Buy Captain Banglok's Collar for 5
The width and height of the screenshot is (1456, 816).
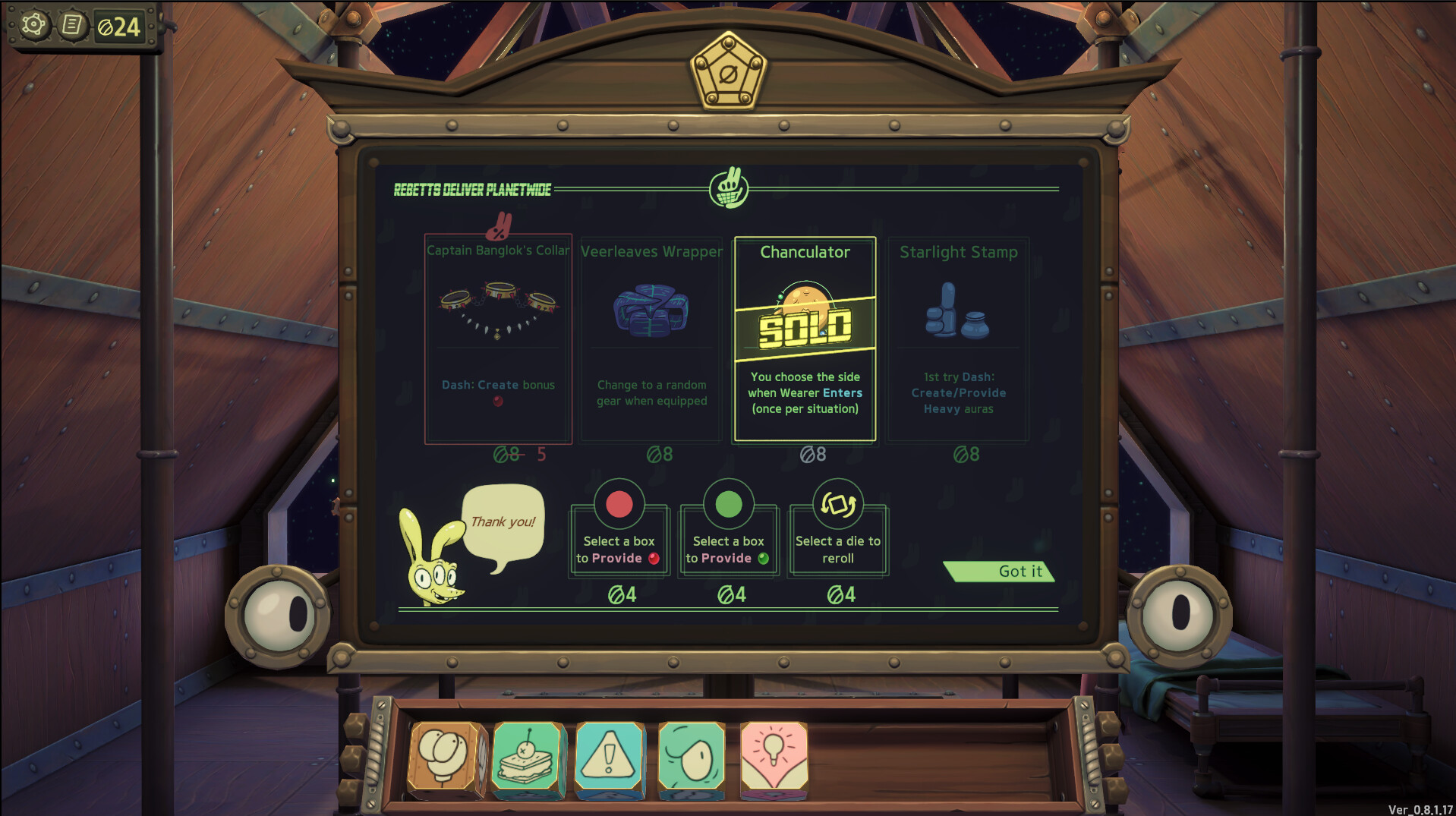(498, 338)
